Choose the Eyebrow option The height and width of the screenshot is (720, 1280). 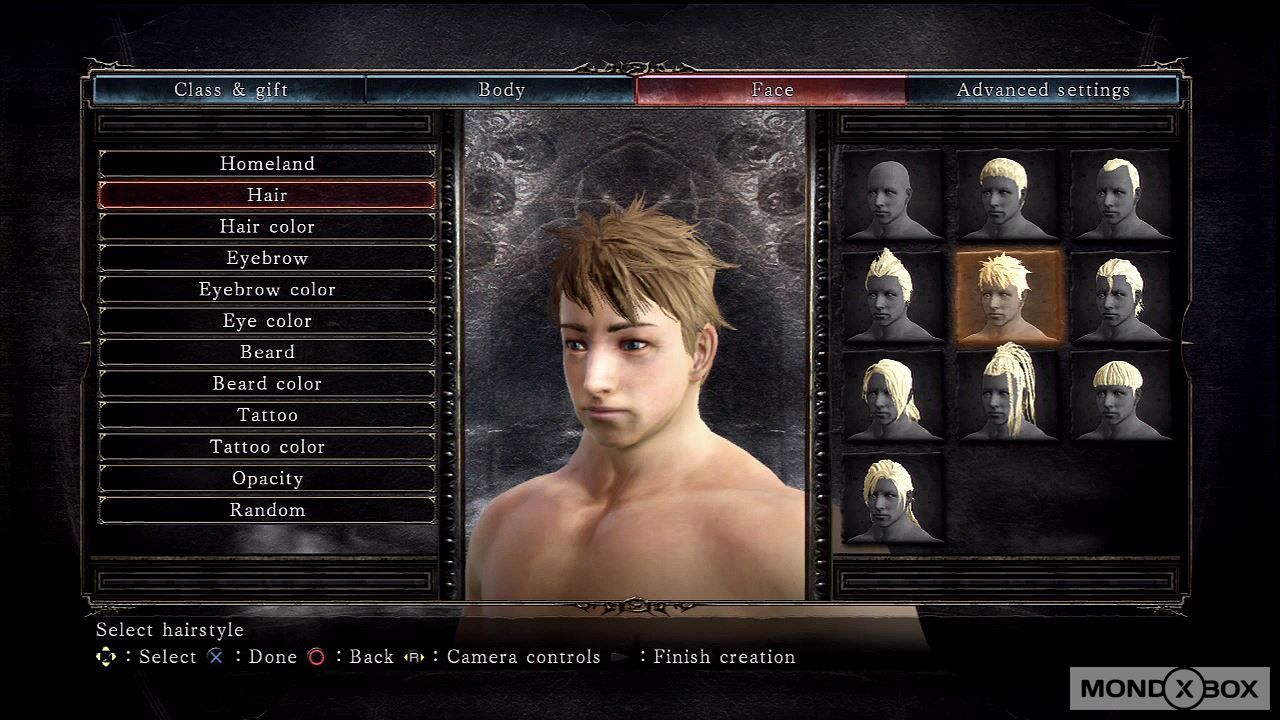[267, 258]
